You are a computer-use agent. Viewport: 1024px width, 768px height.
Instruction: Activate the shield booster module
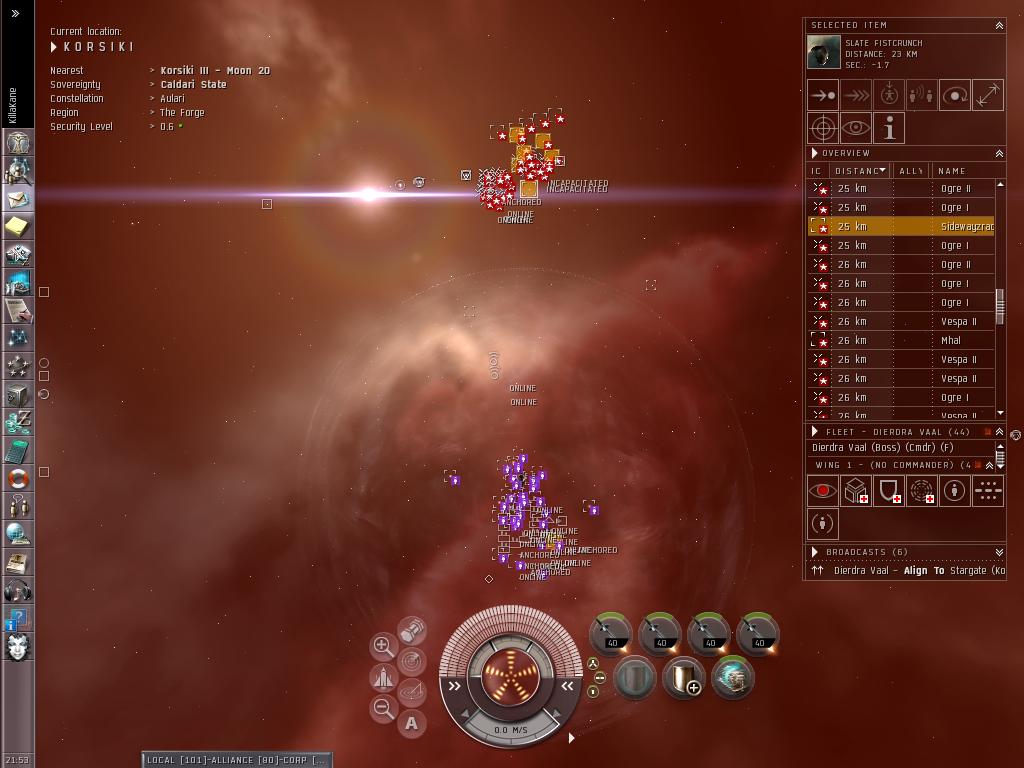684,679
